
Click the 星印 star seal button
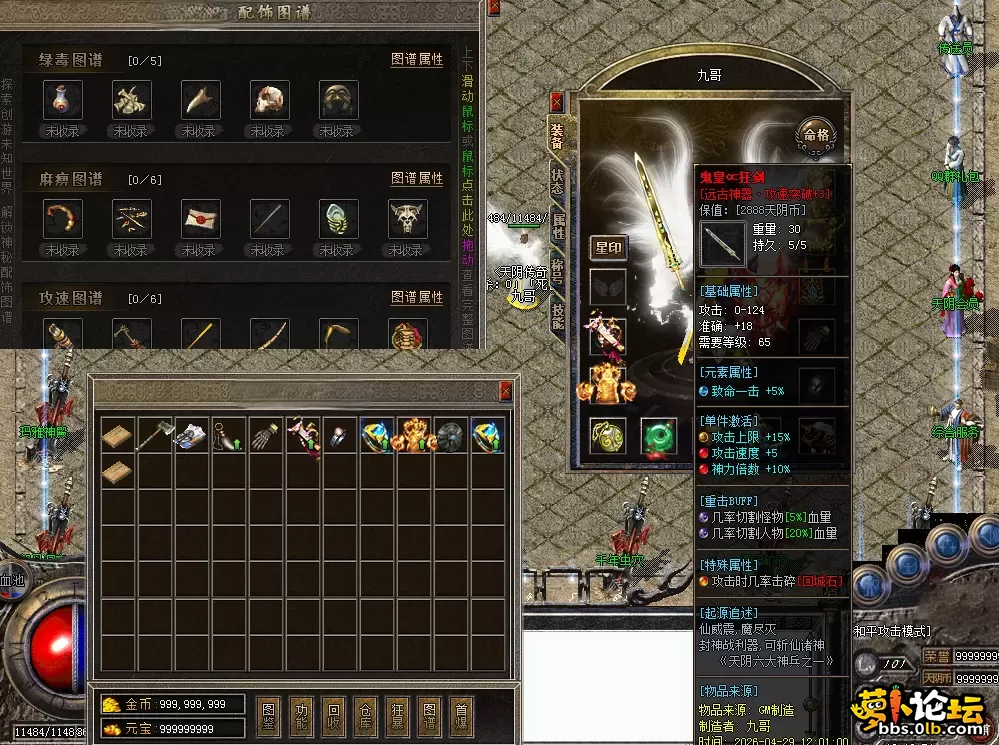(x=609, y=248)
